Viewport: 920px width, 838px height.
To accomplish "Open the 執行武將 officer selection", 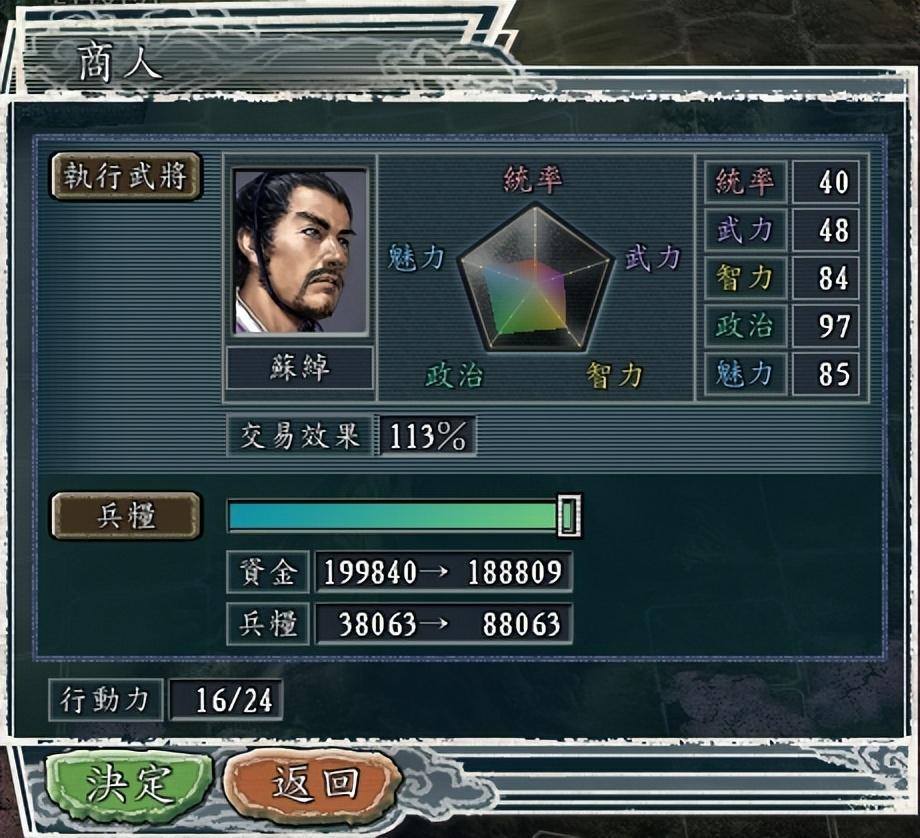I will 127,177.
